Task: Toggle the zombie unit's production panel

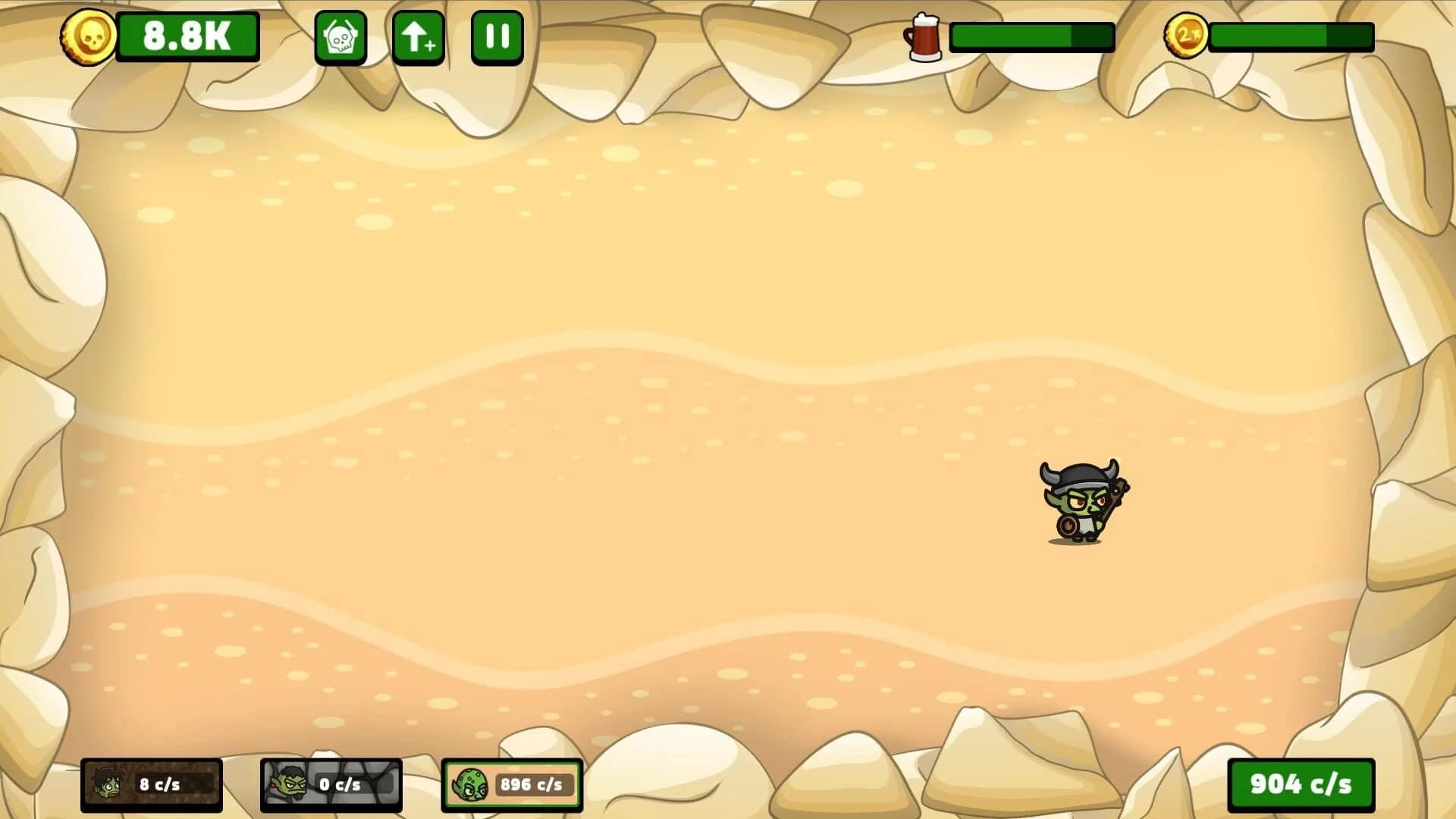Action: 152,786
